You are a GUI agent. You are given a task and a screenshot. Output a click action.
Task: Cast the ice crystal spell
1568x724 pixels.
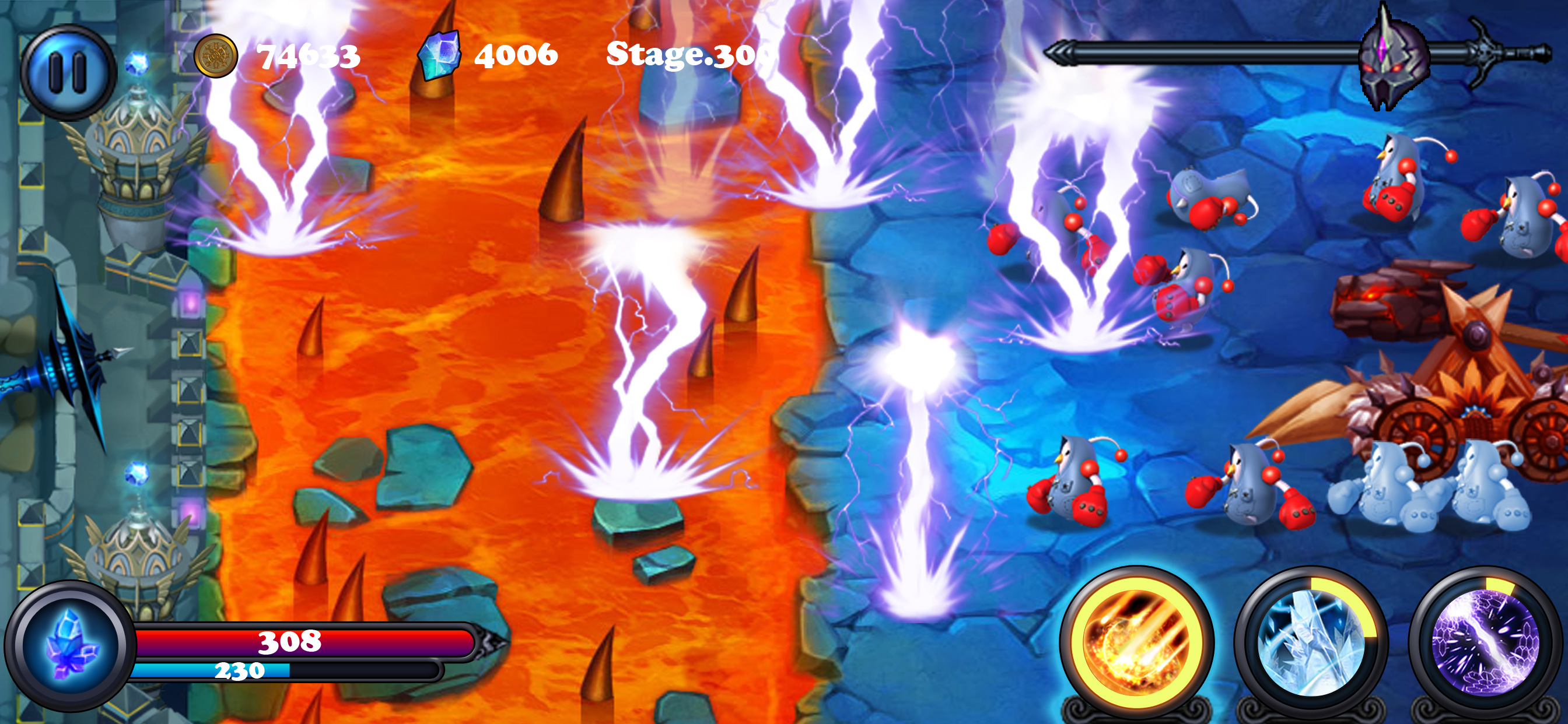click(x=1311, y=642)
